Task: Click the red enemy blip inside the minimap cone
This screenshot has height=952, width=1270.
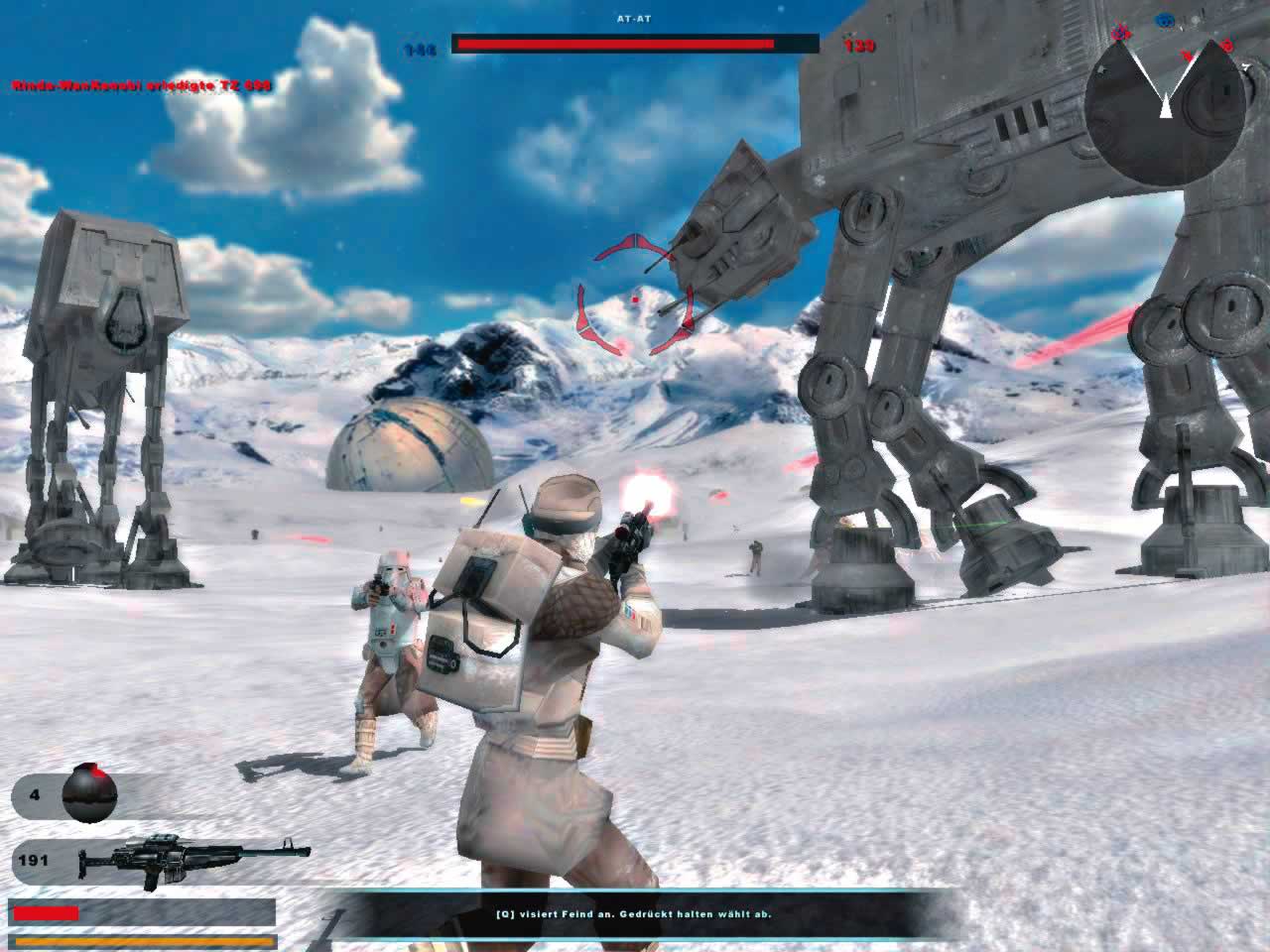Action: [1187, 56]
